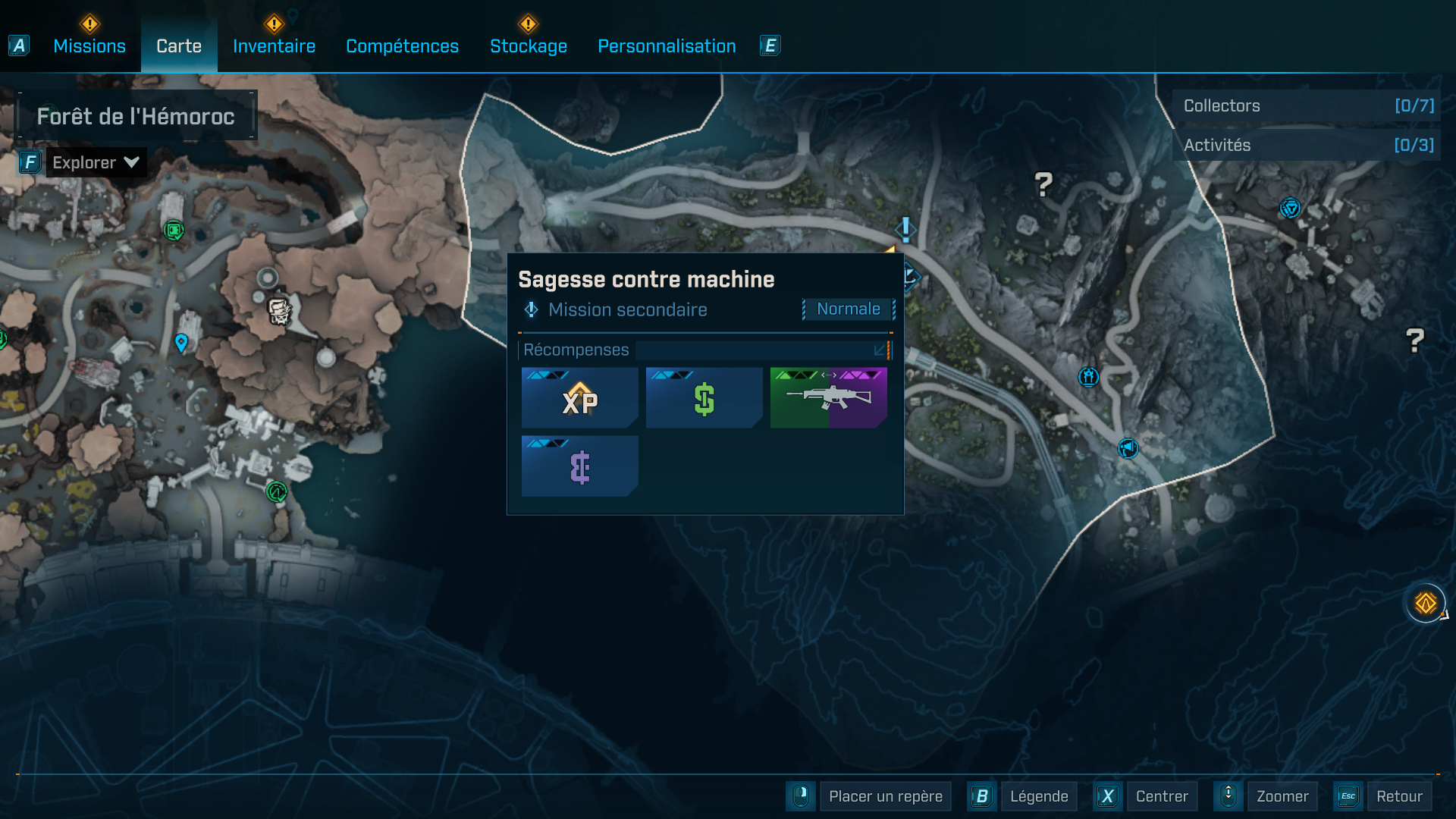Click the Placer un repère button

[885, 796]
